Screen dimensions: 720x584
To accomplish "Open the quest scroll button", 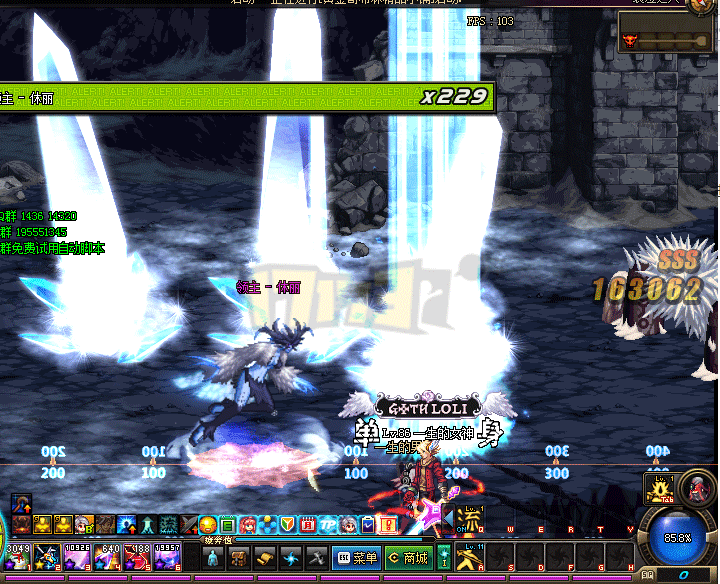I will coord(265,558).
